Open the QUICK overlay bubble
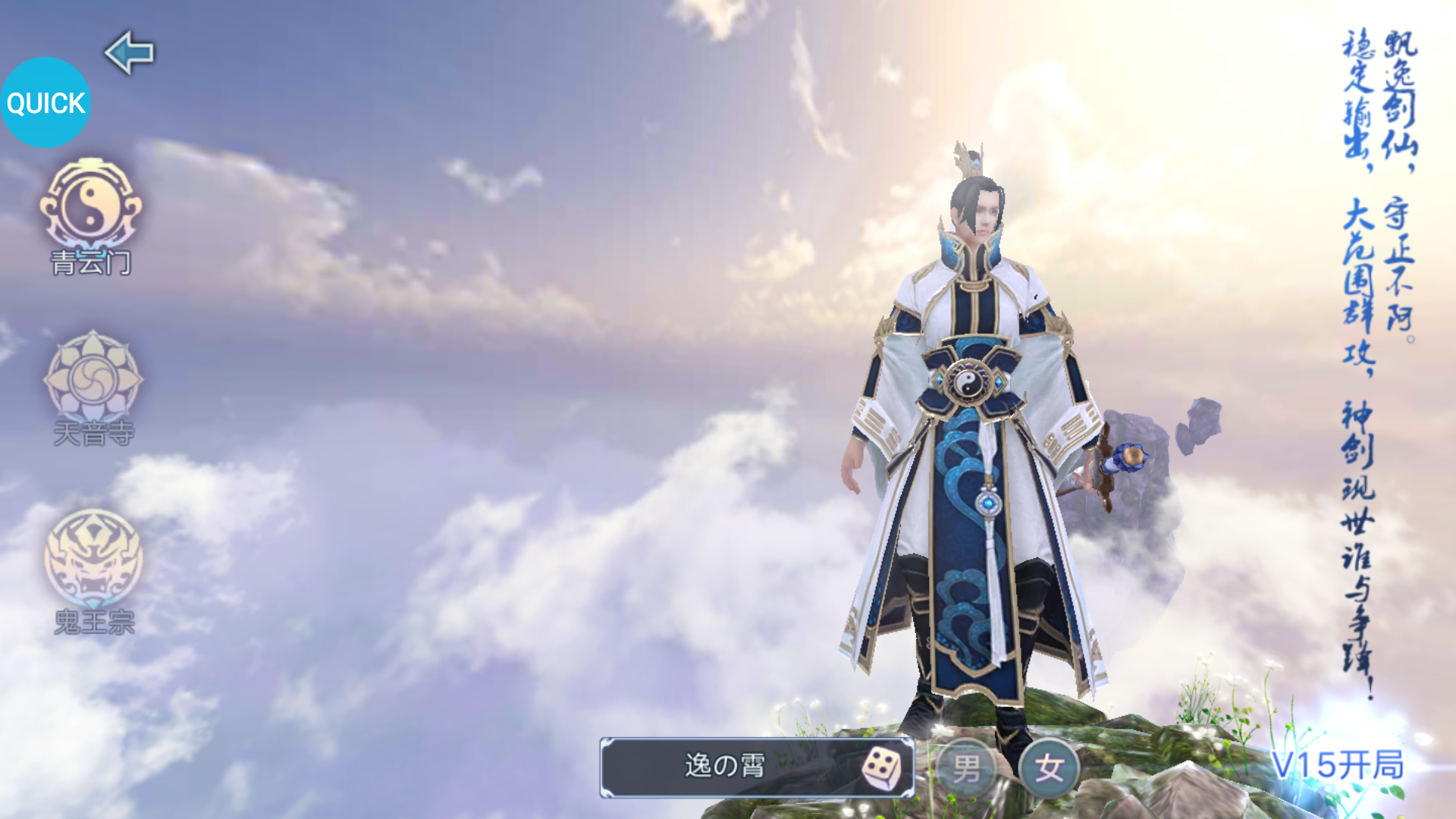This screenshot has height=819, width=1456. pos(45,102)
